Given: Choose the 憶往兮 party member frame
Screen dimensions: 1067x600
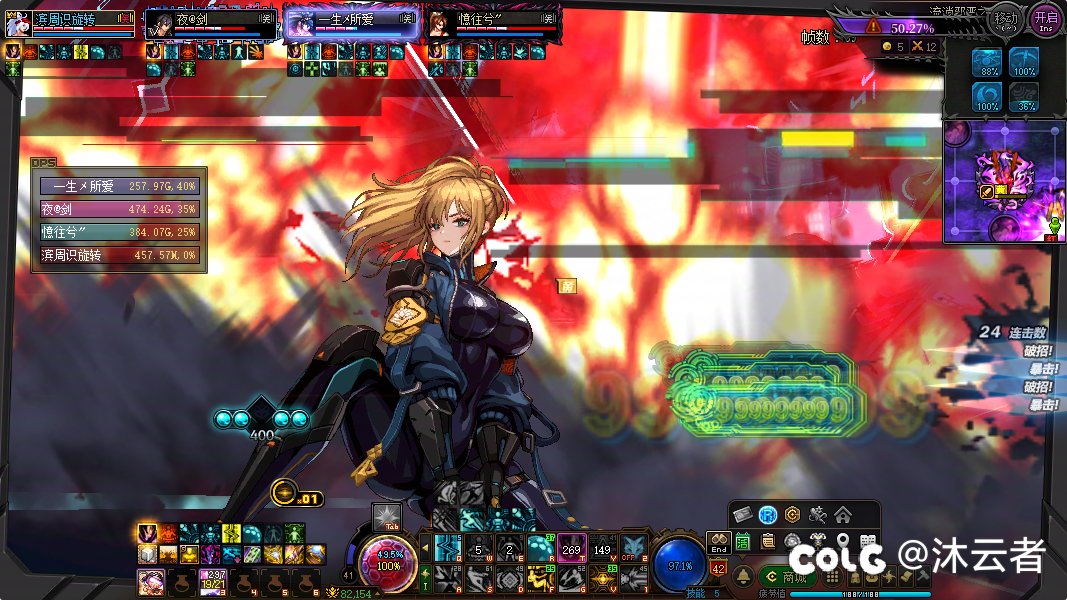Looking at the screenshot, I should [492, 23].
